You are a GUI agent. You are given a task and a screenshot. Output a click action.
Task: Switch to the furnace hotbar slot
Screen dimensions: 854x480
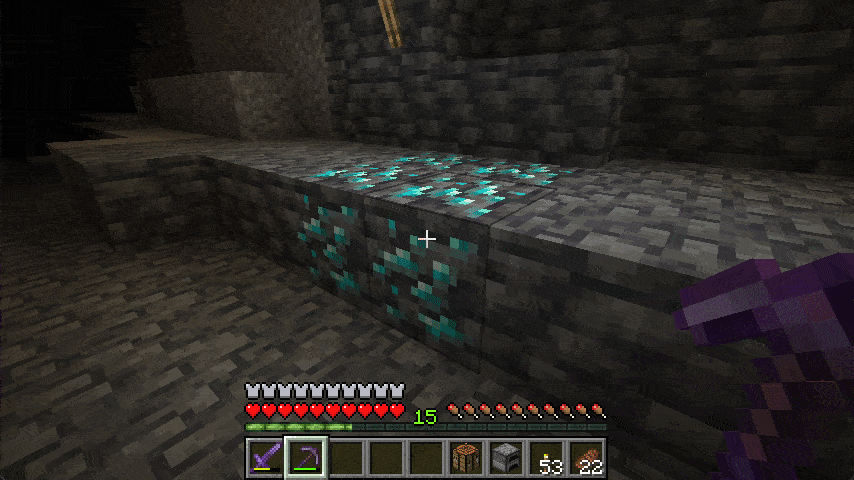point(505,459)
